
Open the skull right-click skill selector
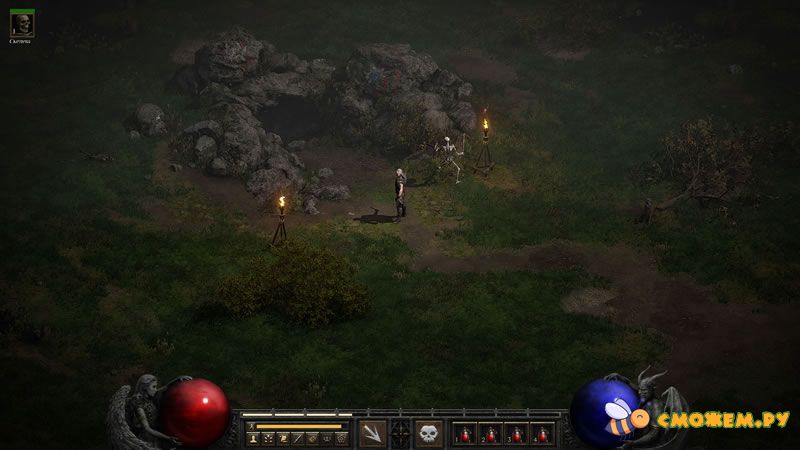pyautogui.click(x=428, y=433)
